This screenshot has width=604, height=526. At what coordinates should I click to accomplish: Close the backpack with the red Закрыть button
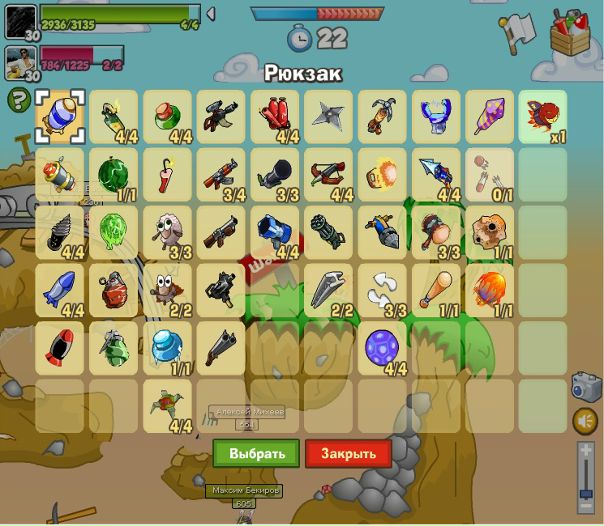[x=348, y=453]
